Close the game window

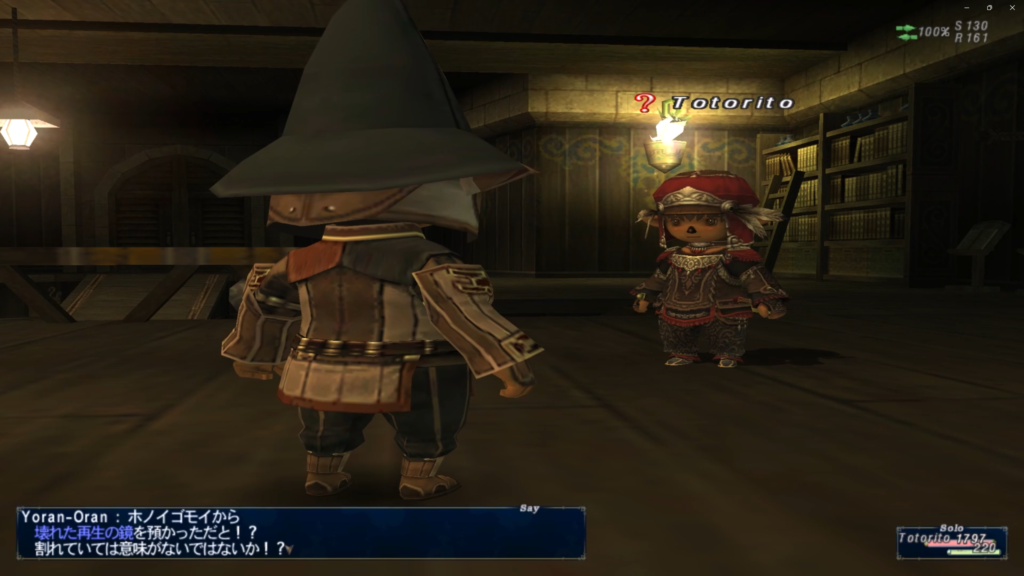1012,8
